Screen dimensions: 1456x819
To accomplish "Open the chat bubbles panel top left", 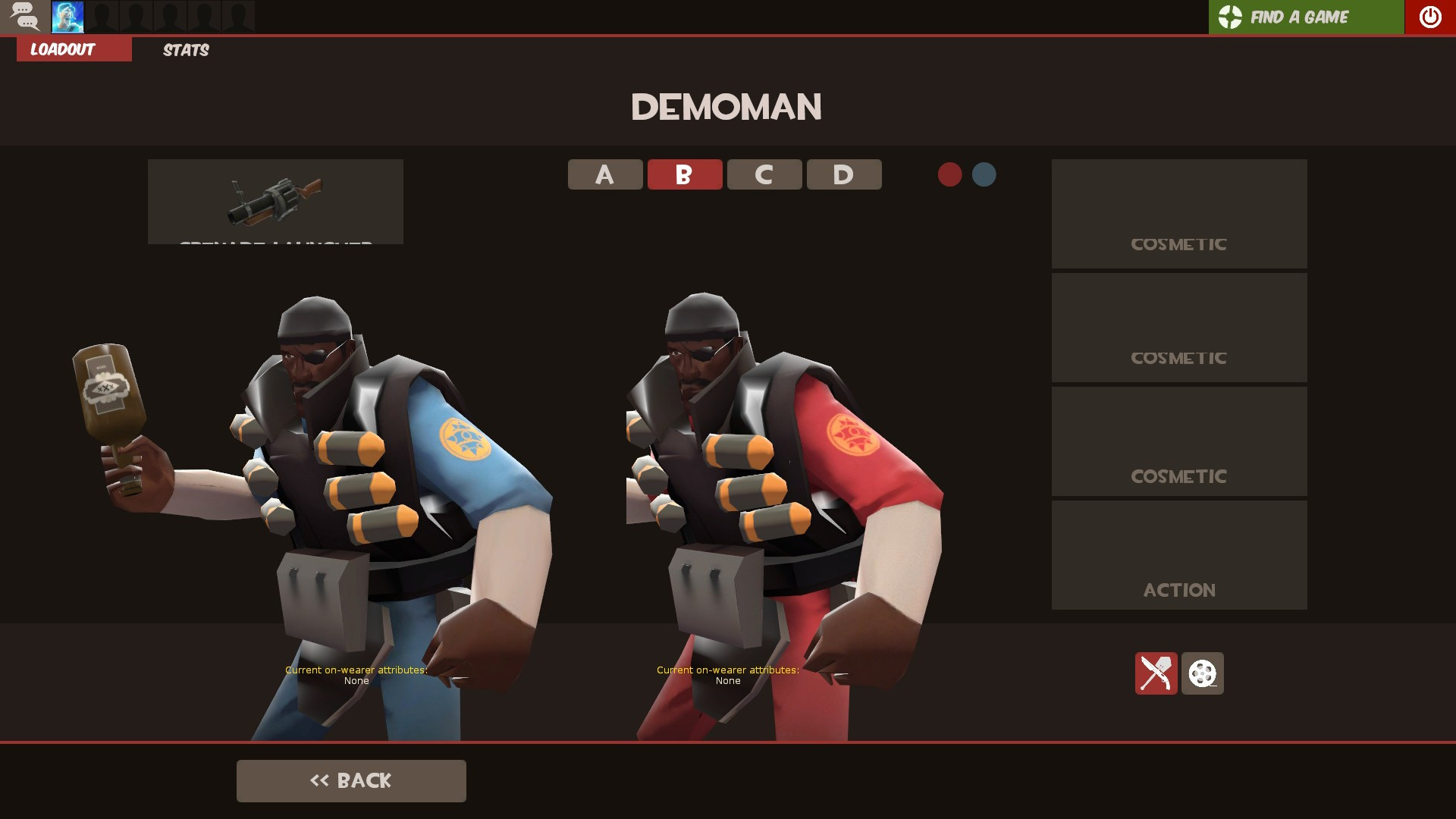I will click(x=25, y=16).
